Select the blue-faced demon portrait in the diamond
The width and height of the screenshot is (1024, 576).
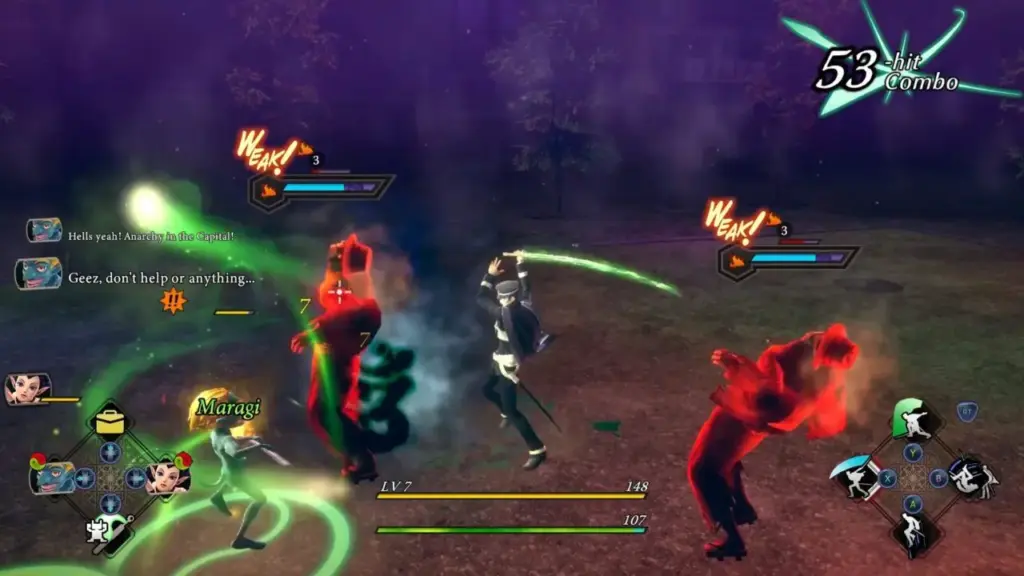52,476
